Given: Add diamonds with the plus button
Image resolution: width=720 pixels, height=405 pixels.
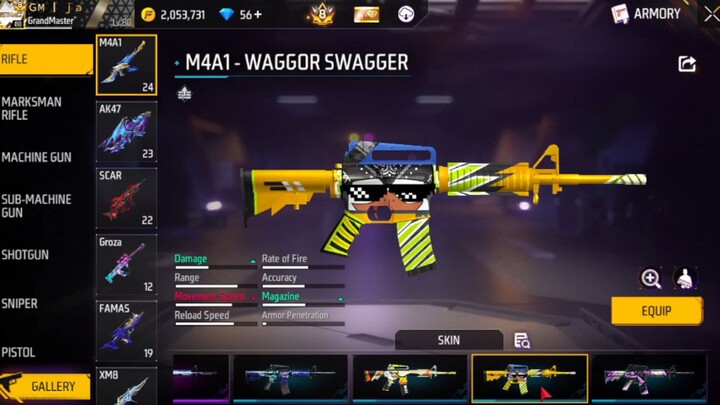Looking at the screenshot, I should tap(258, 15).
